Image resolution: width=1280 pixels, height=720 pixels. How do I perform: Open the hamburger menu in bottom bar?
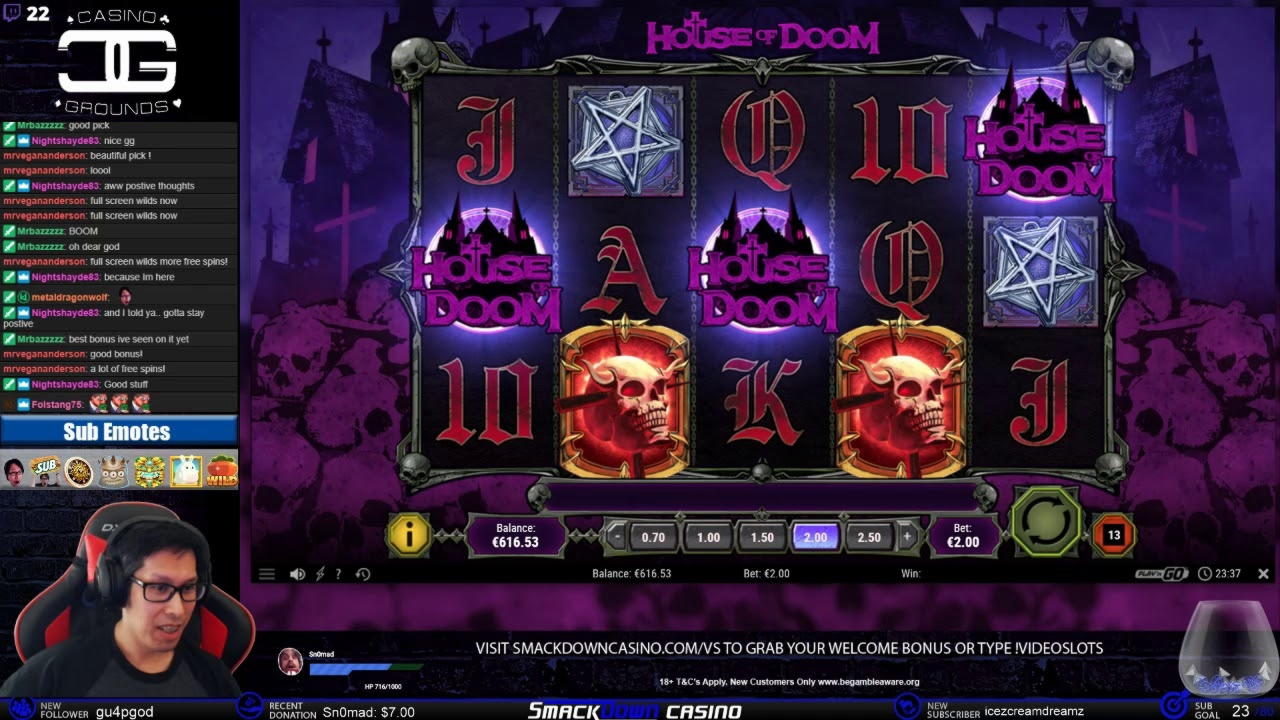pyautogui.click(x=267, y=574)
